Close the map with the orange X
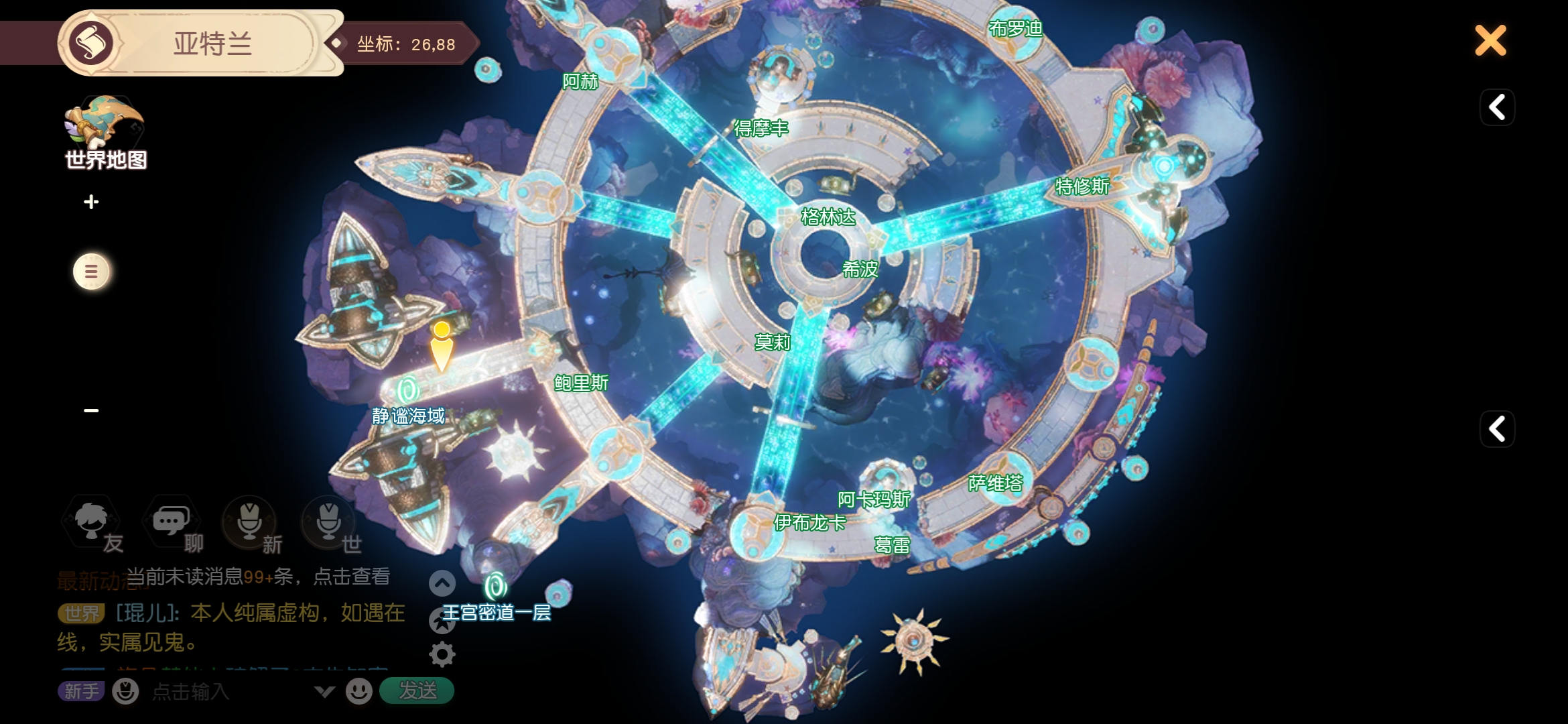Viewport: 1568px width, 724px height. [1490, 41]
